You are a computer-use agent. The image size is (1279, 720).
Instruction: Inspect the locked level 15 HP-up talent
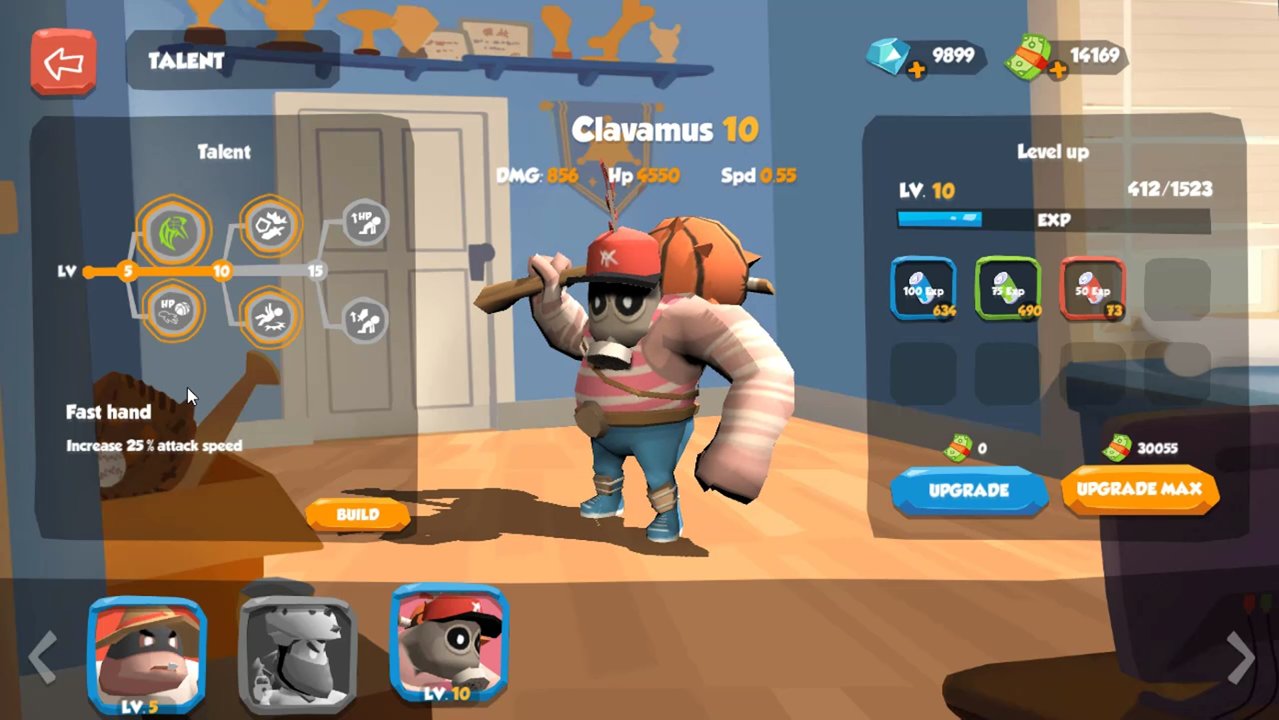tap(366, 222)
